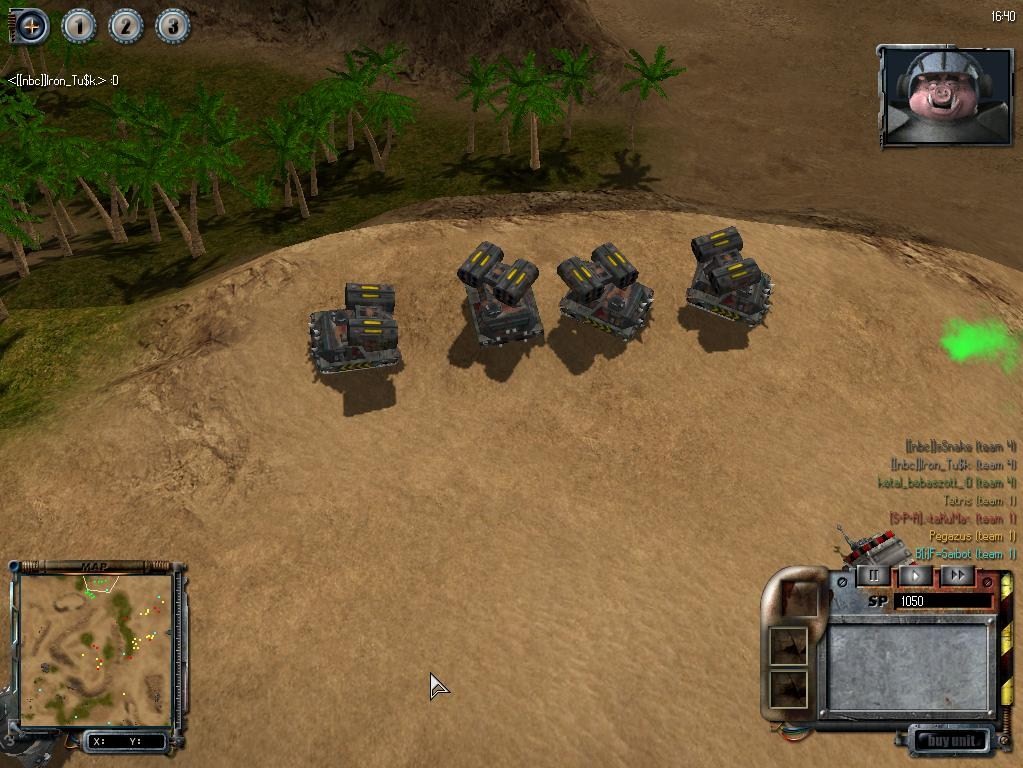Select [nbc]Iron_Tu$k in the player list

(952, 465)
